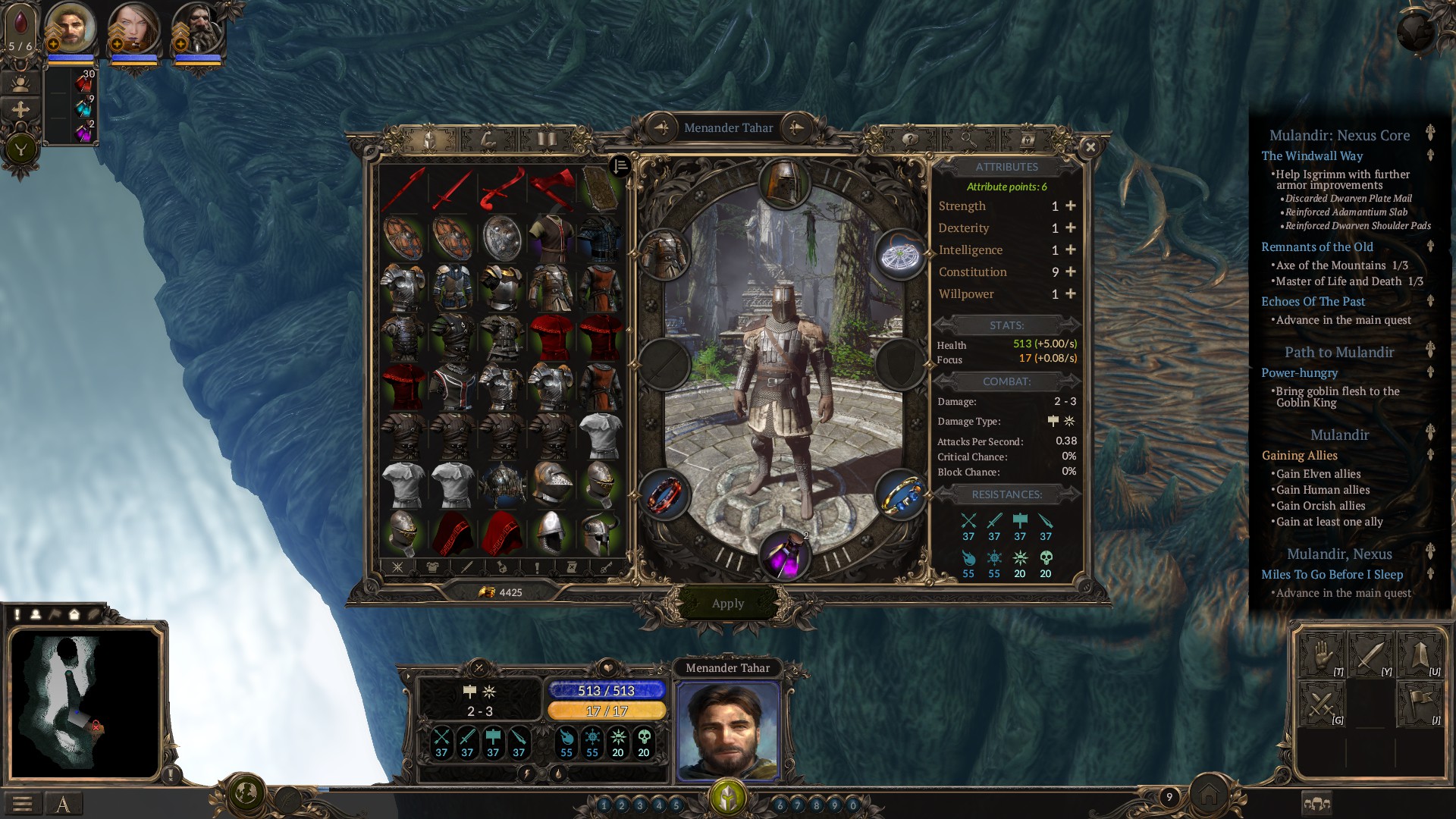
Task: Switch to the previous character arrow
Action: 661,128
